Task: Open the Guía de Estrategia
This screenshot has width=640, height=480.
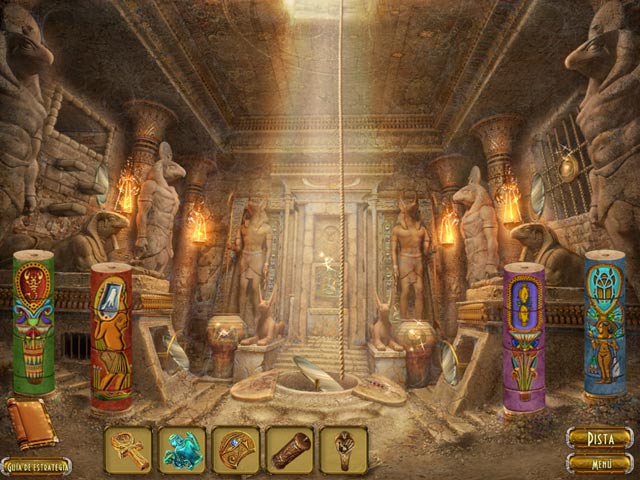Action: pyautogui.click(x=36, y=467)
